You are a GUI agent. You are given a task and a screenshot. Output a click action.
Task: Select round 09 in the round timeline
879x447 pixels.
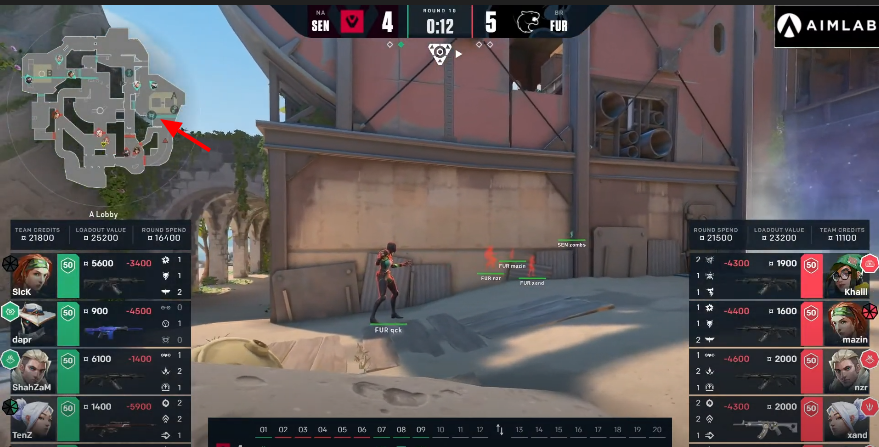[421, 430]
